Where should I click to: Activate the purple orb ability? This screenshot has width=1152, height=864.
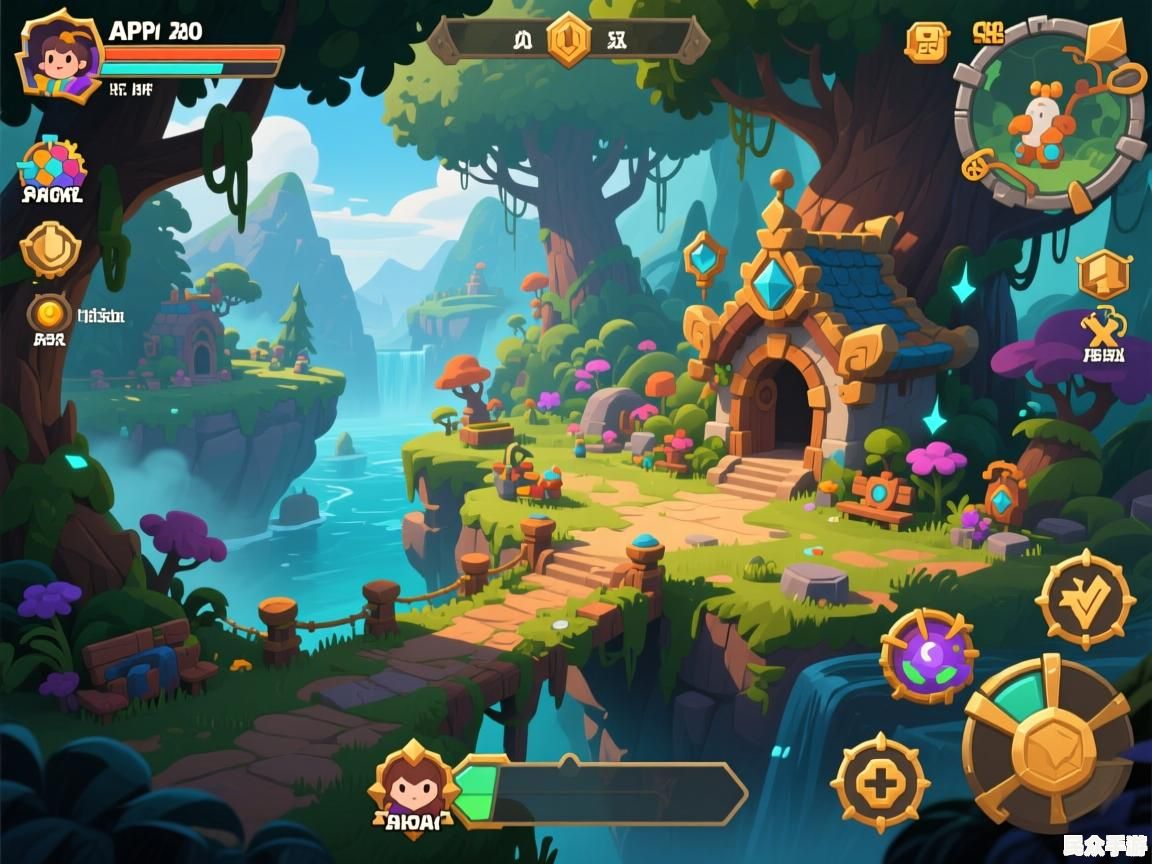click(929, 656)
